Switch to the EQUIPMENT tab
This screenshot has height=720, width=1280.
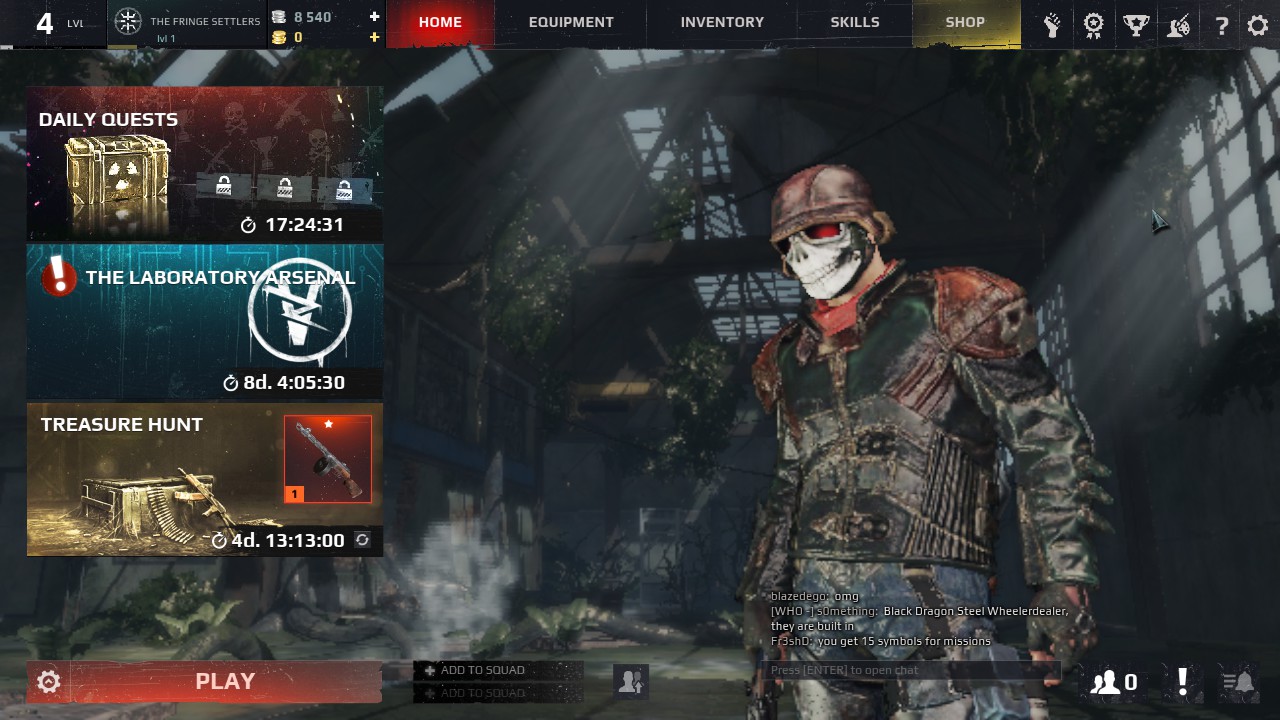pos(571,22)
